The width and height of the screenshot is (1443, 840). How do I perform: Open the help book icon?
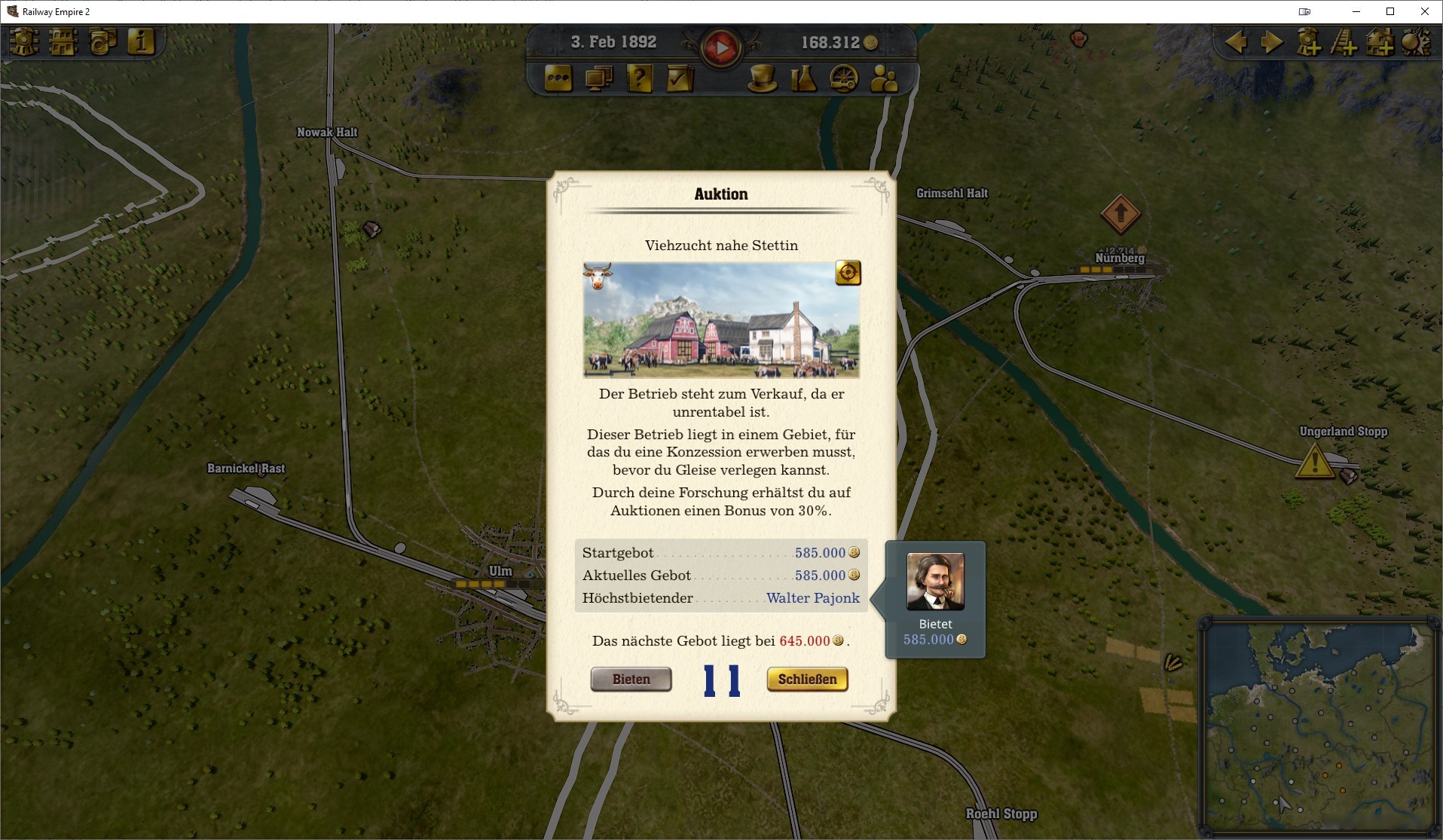[641, 78]
